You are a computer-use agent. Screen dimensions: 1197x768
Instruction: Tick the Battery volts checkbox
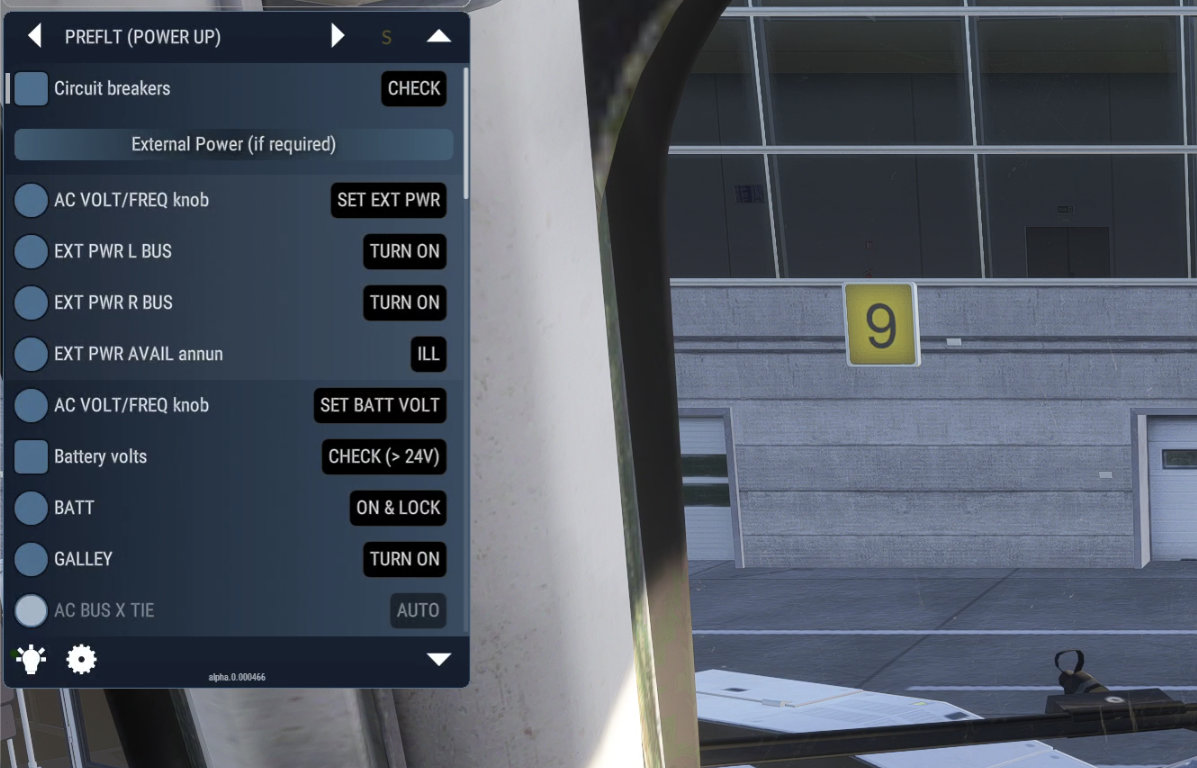point(32,457)
